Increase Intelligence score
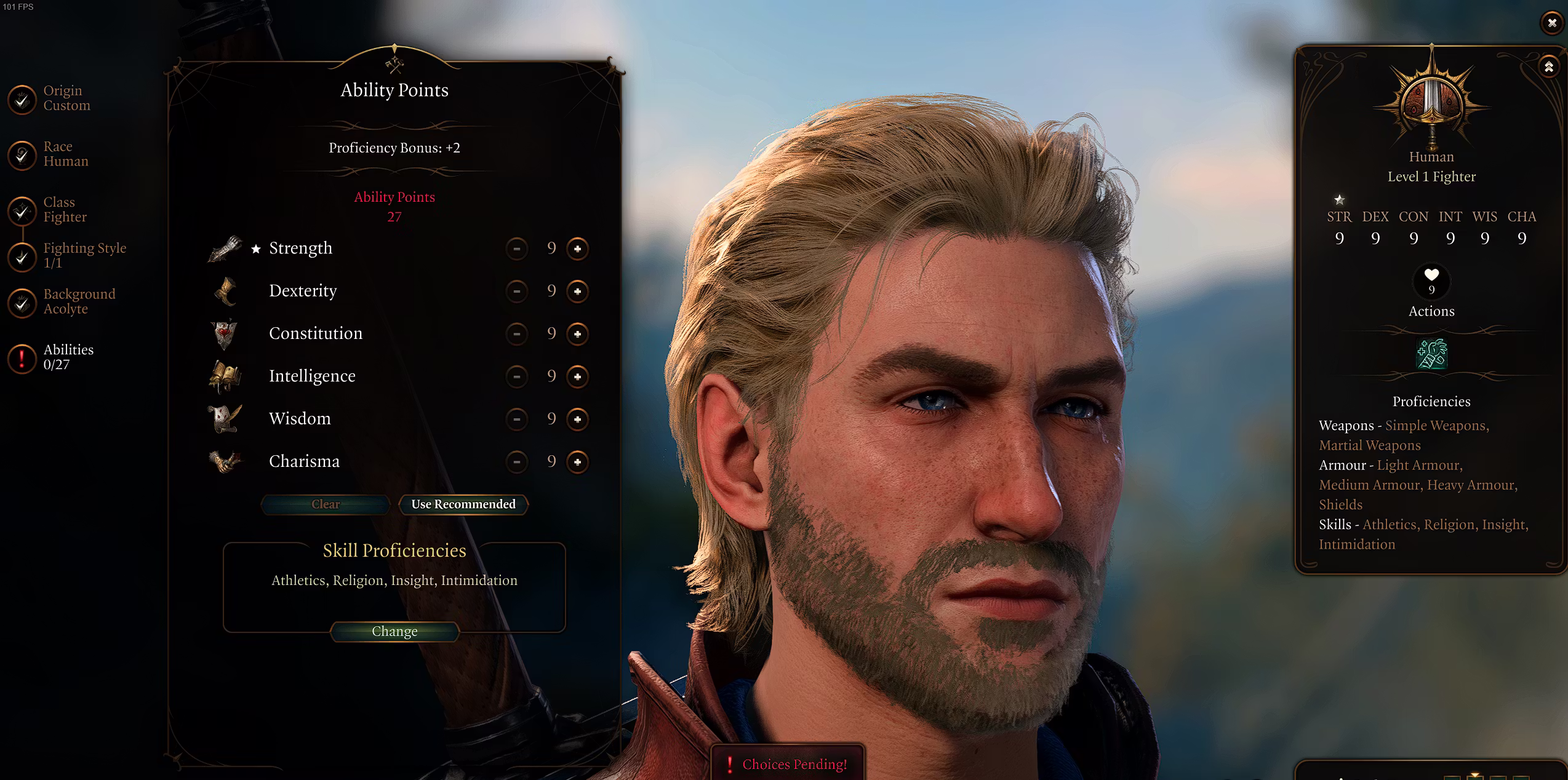This screenshot has height=780, width=1568. coord(577,376)
